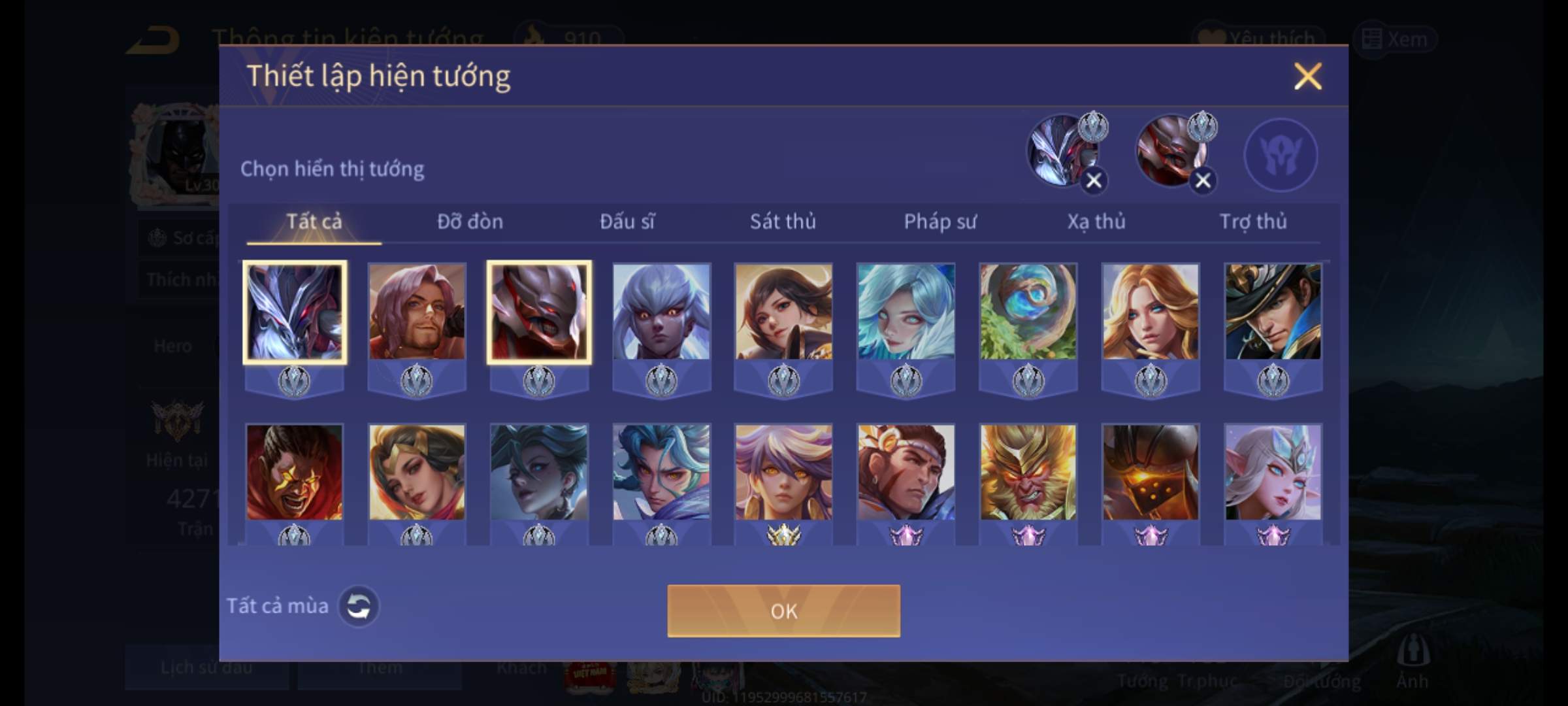Remove the silver-armored hero from displayed slots

1094,180
